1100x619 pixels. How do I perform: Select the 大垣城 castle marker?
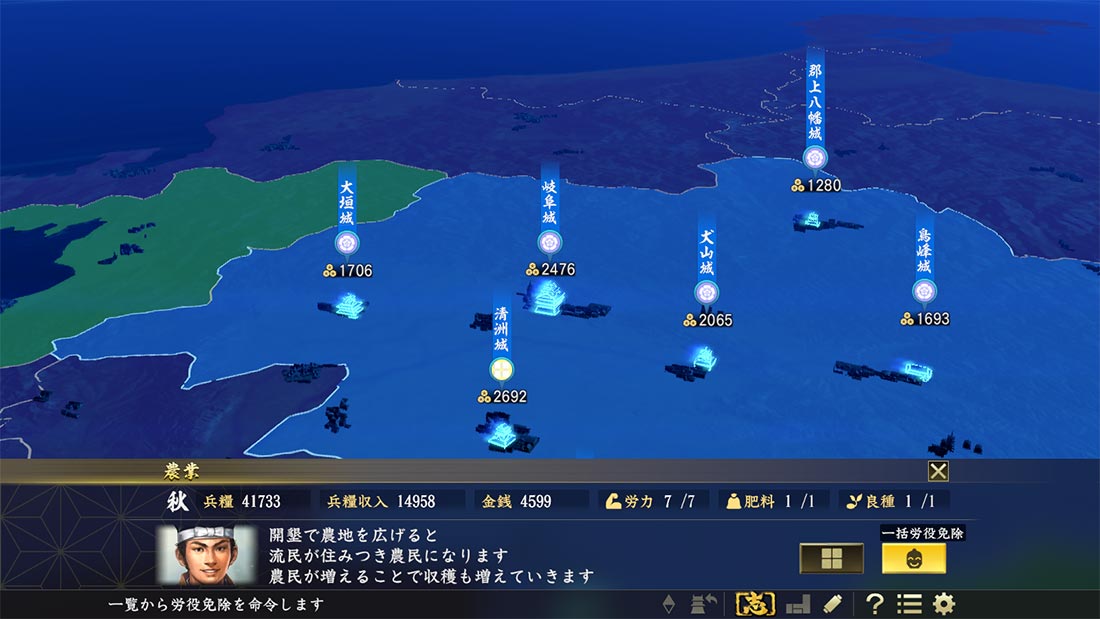pyautogui.click(x=347, y=243)
